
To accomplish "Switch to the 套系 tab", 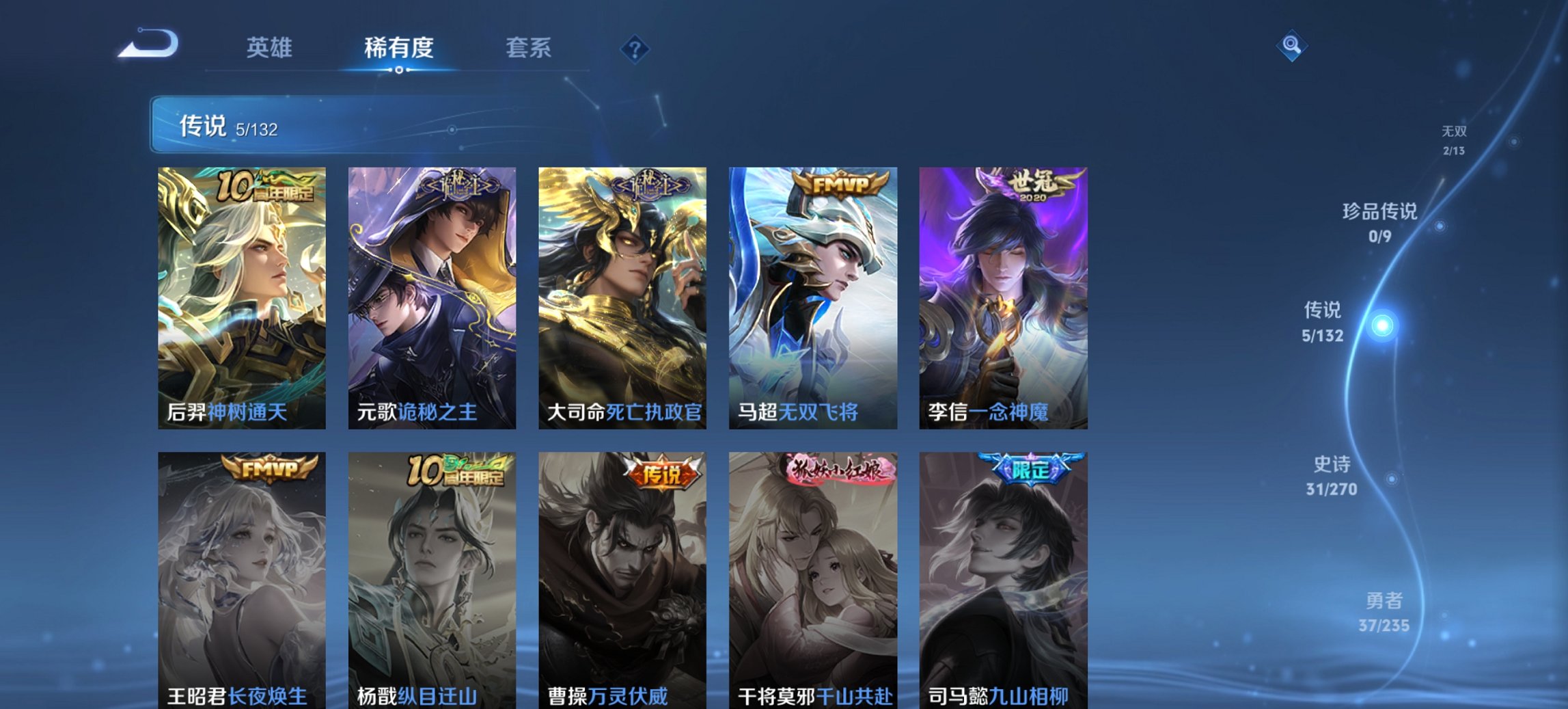I will (528, 48).
